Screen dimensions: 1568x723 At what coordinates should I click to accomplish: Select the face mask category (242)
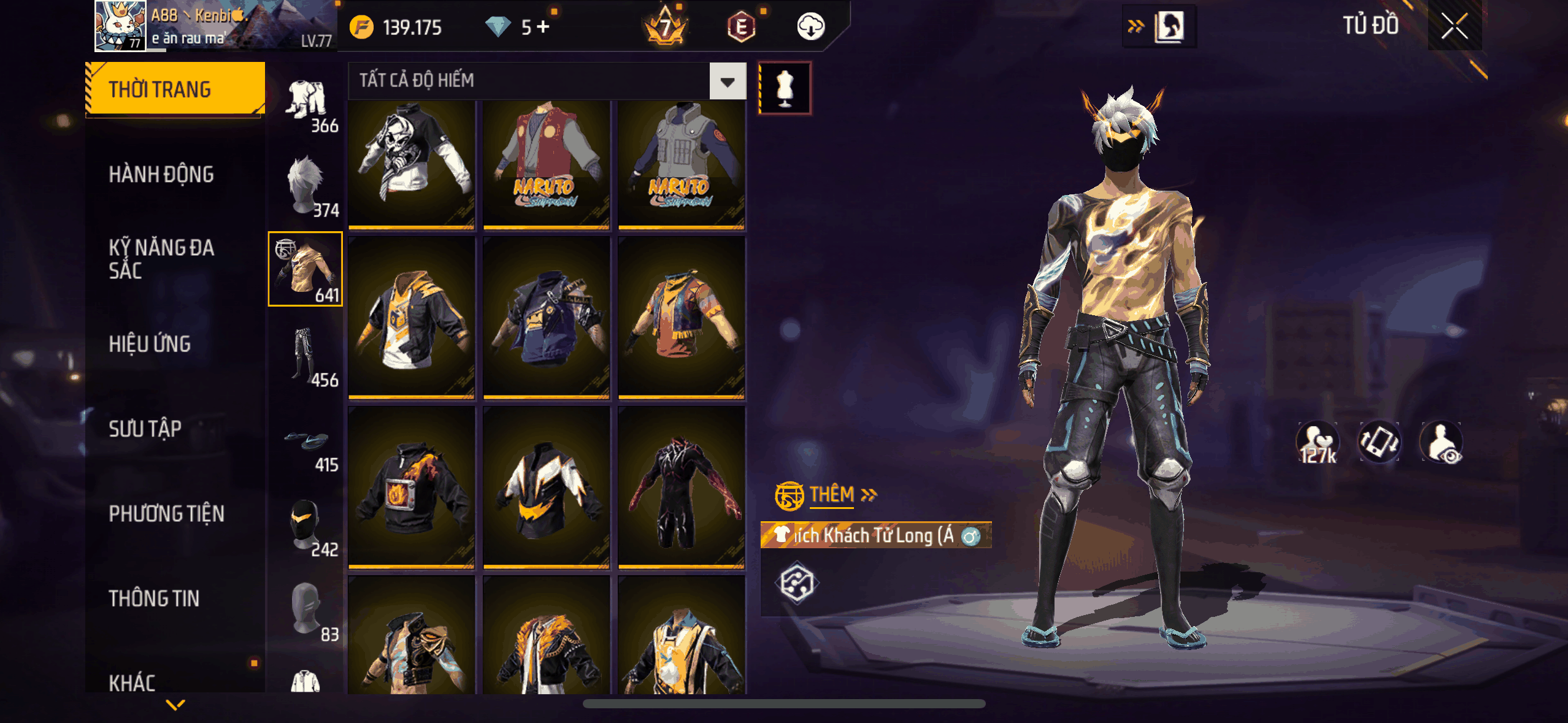coord(306,527)
